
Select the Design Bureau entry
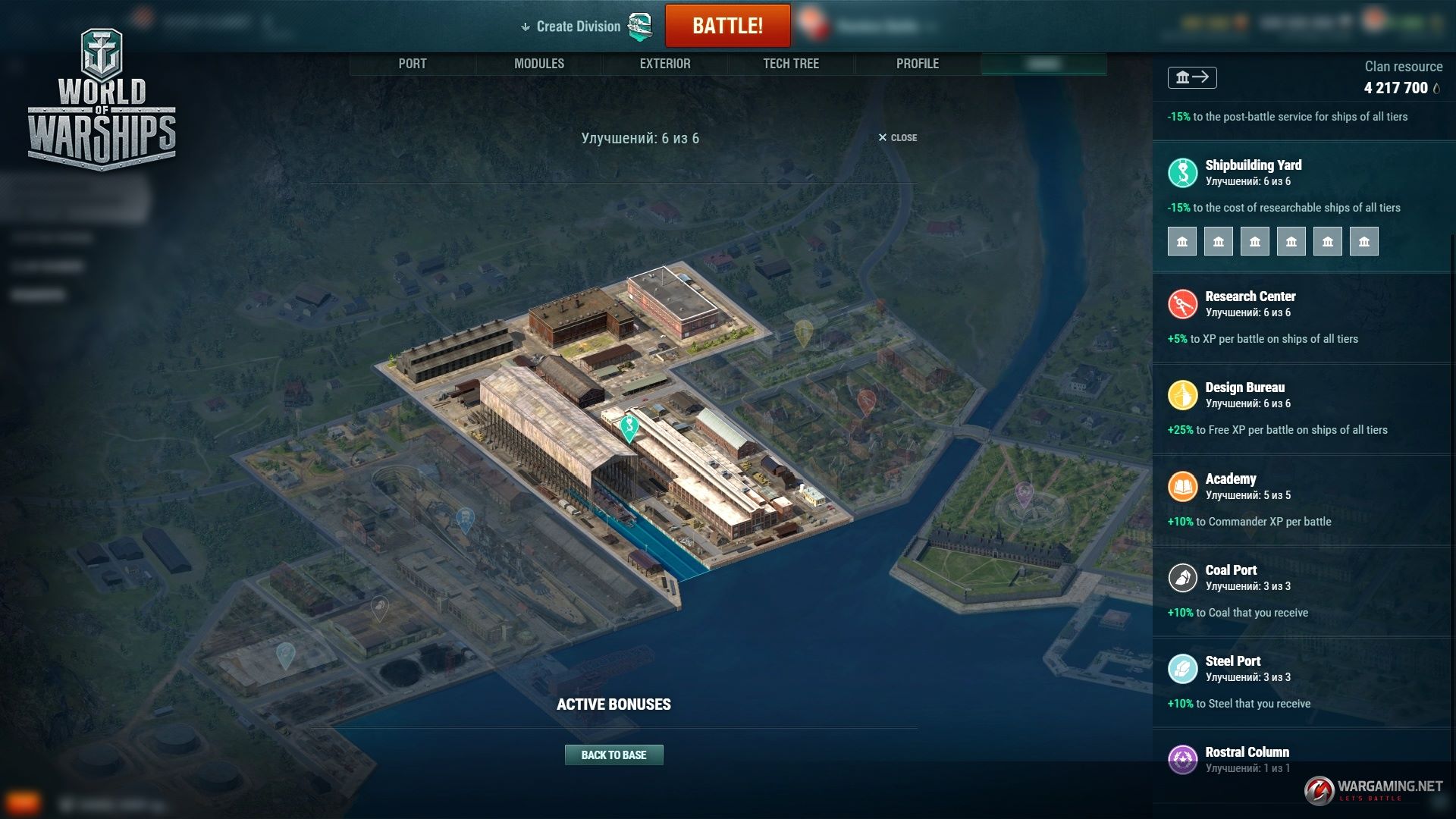1244,388
